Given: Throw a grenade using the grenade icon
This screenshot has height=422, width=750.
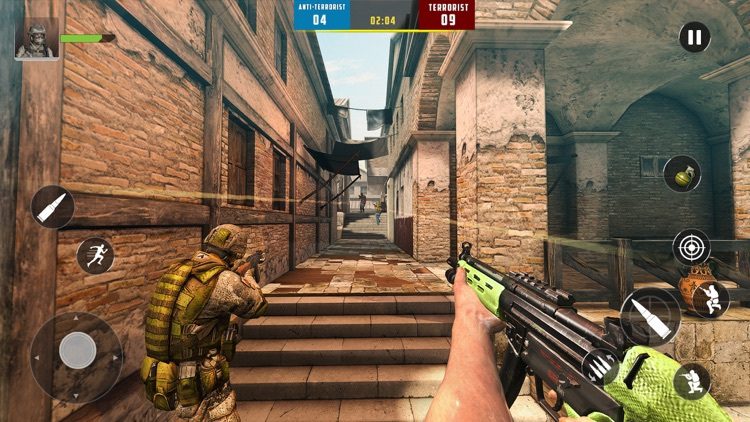Looking at the screenshot, I should point(682,173).
